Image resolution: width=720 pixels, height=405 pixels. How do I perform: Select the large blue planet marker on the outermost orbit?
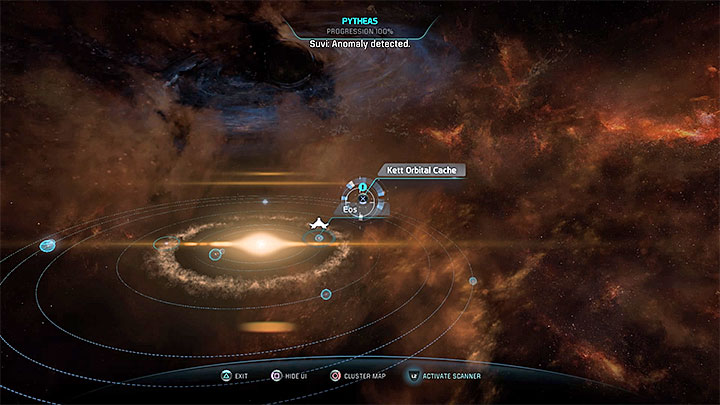point(47,245)
